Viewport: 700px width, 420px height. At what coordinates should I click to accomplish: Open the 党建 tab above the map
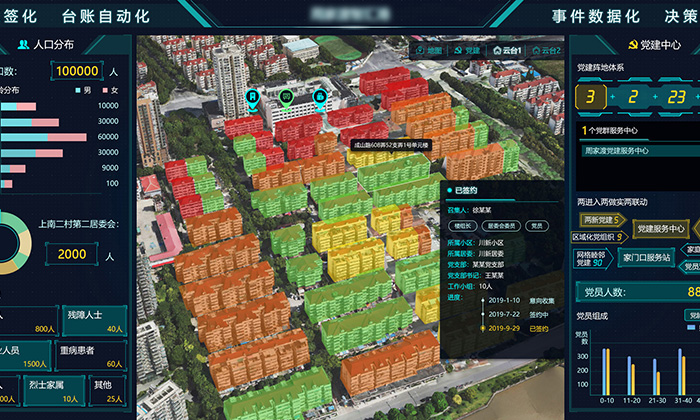click(x=468, y=49)
